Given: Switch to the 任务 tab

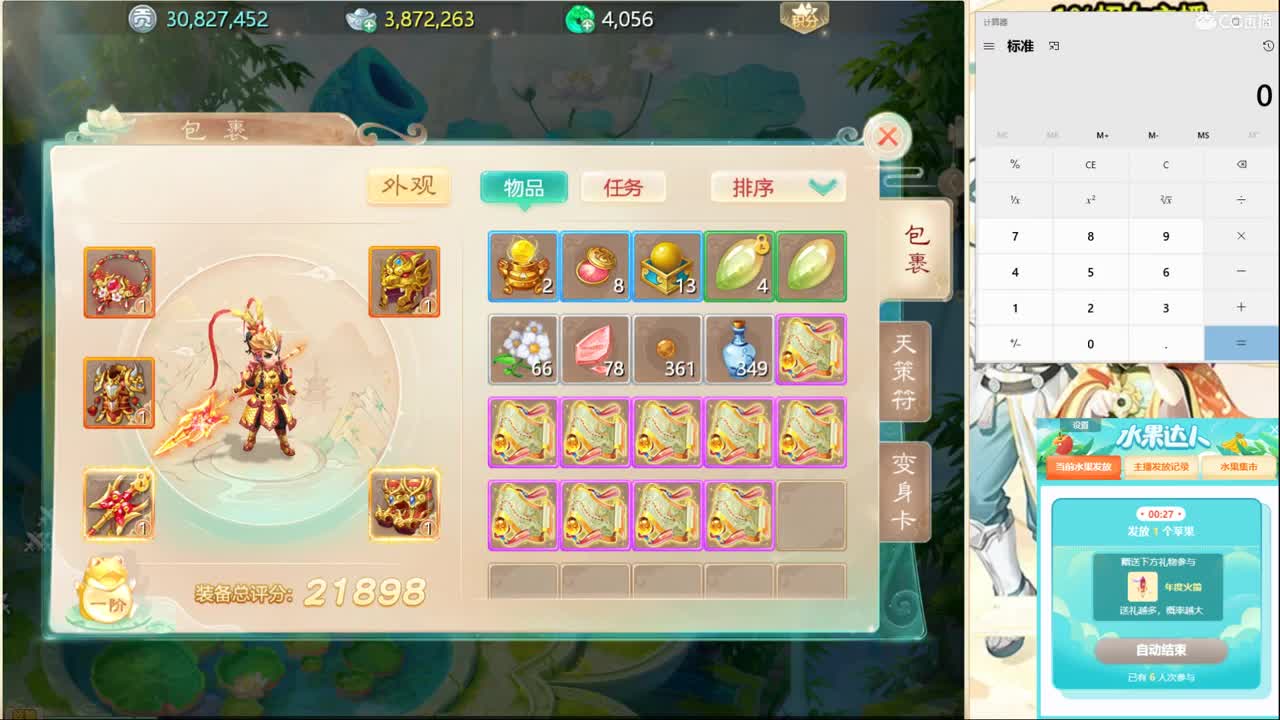Looking at the screenshot, I should coord(623,187).
